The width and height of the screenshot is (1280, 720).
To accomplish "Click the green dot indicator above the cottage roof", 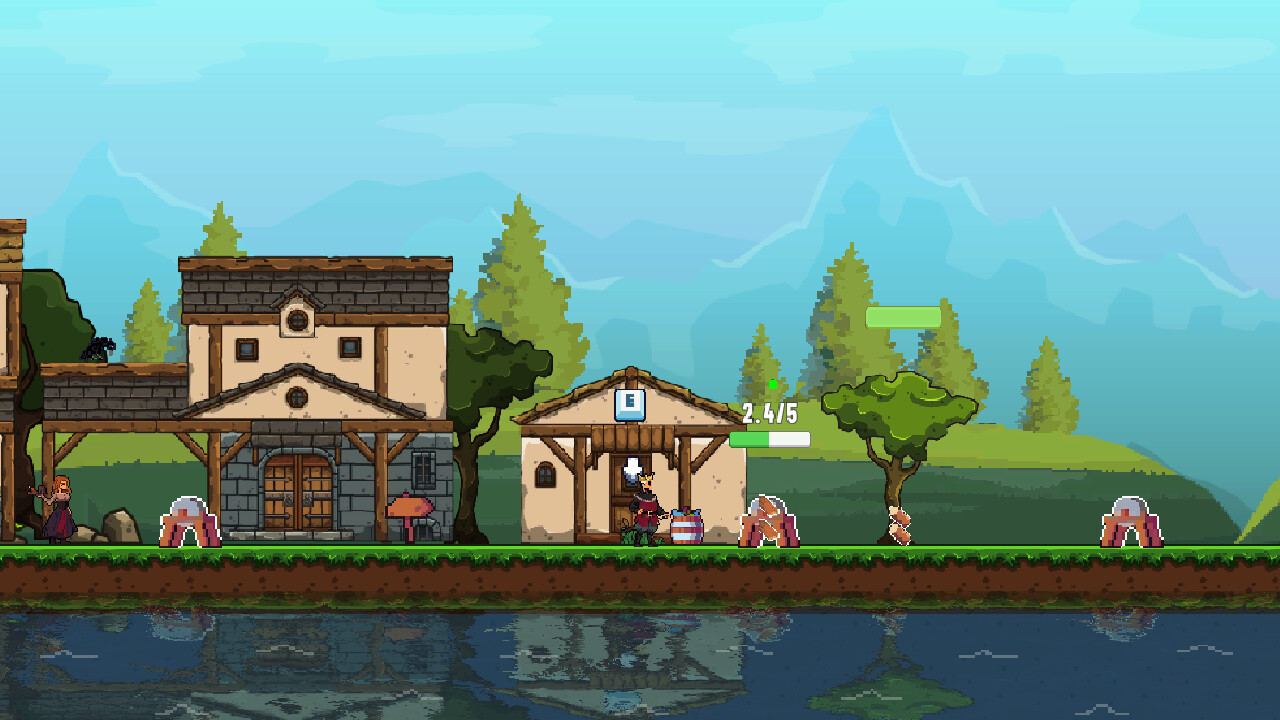I will tap(775, 382).
